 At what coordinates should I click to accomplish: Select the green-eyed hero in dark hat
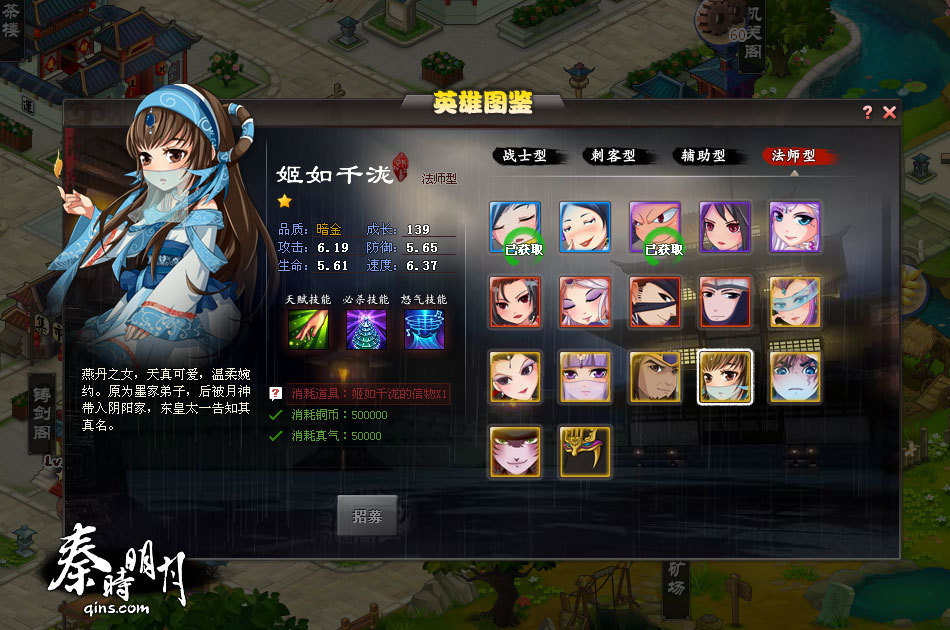[x=515, y=452]
